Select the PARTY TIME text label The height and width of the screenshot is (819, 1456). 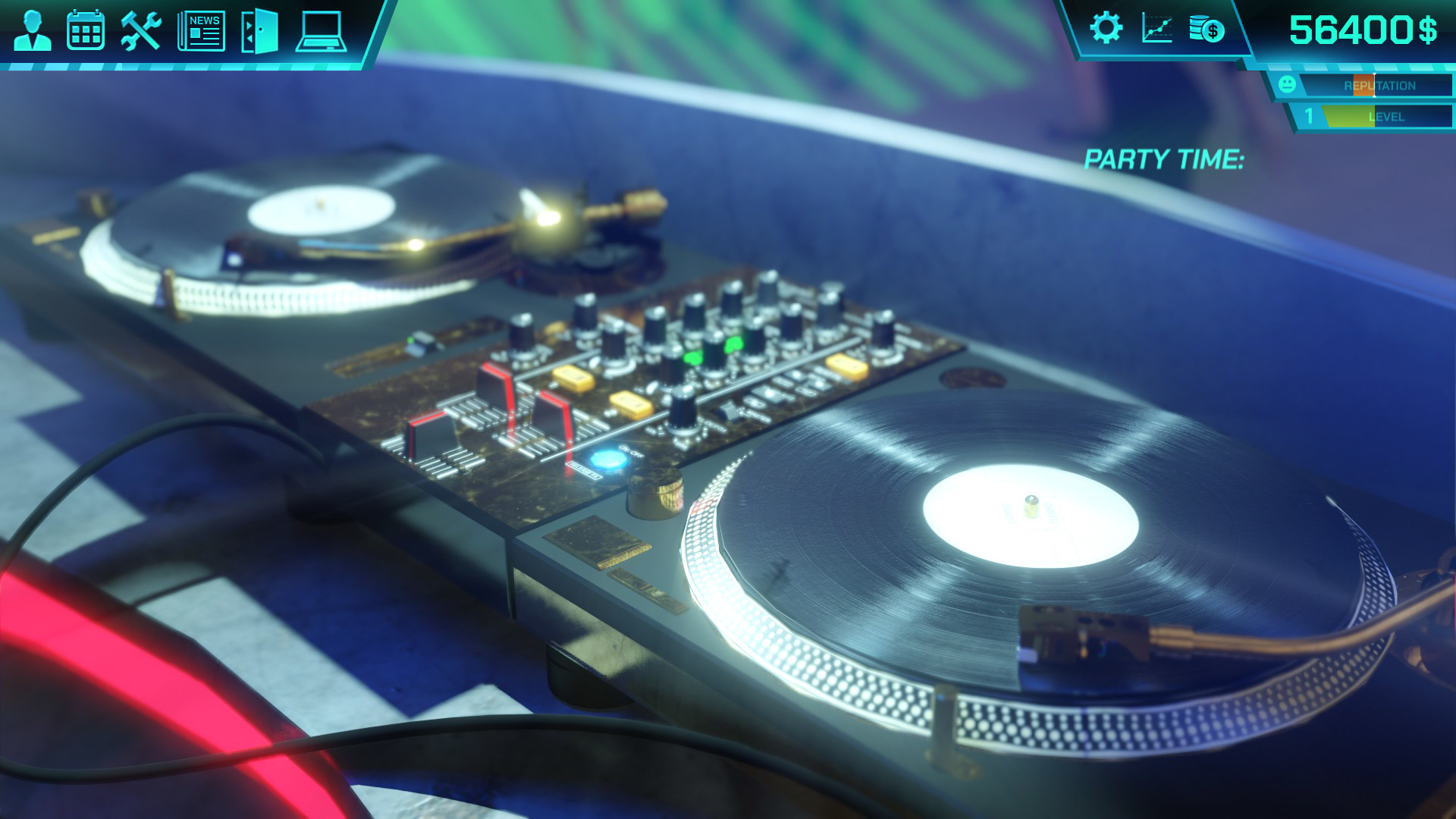[x=1166, y=159]
